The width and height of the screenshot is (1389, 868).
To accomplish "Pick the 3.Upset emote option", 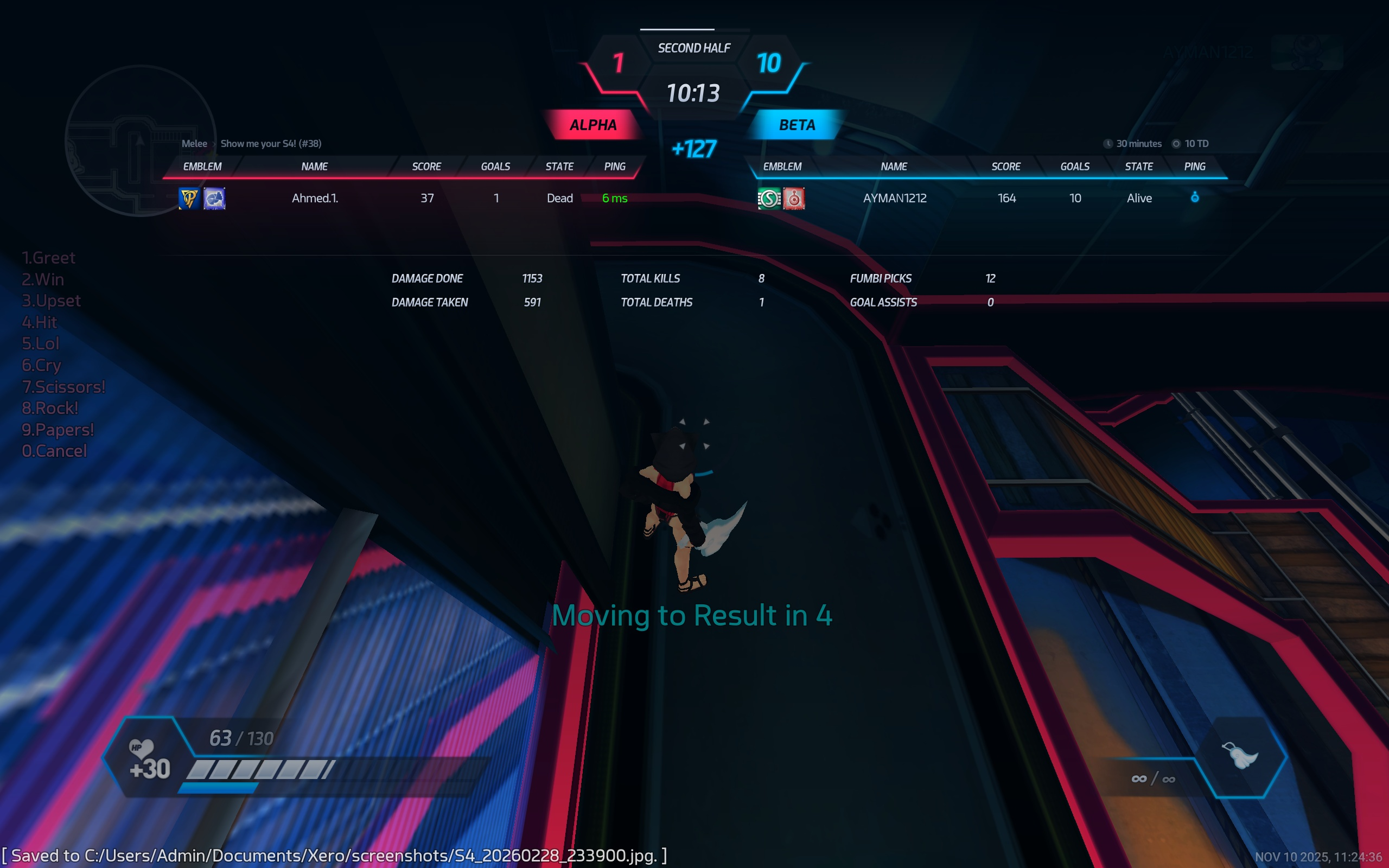I will coord(51,301).
